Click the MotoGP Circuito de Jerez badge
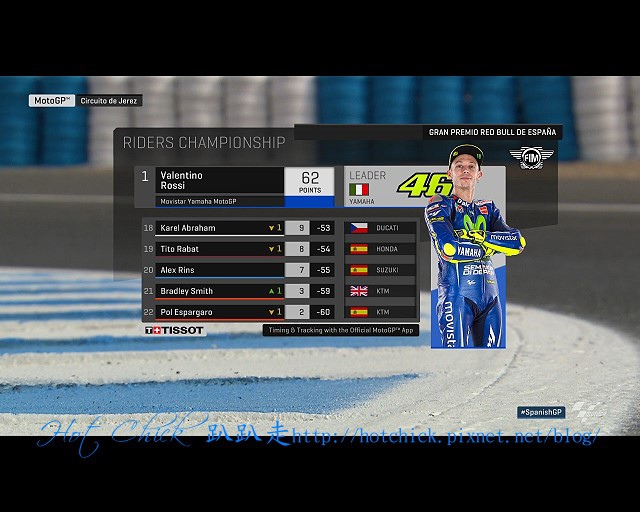This screenshot has height=512, width=640. tap(87, 101)
